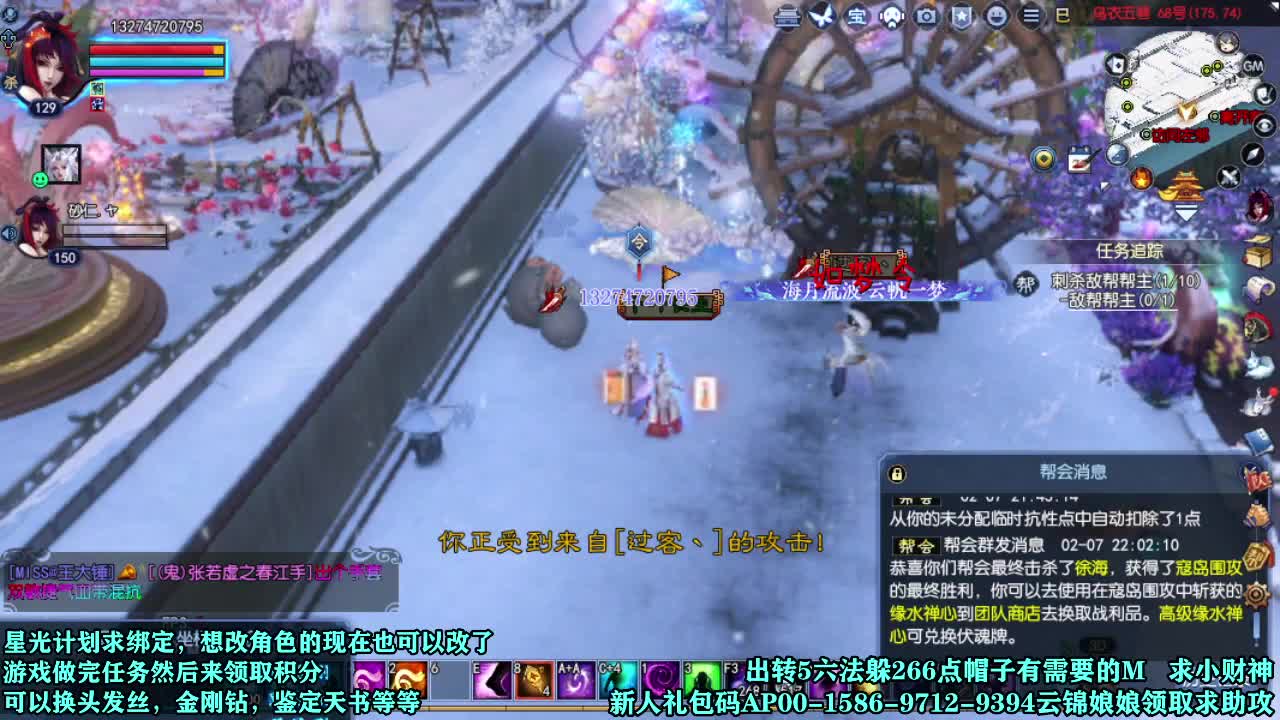Switch to the 帮会 tab in message panel
The height and width of the screenshot is (720, 1280).
coord(916,545)
